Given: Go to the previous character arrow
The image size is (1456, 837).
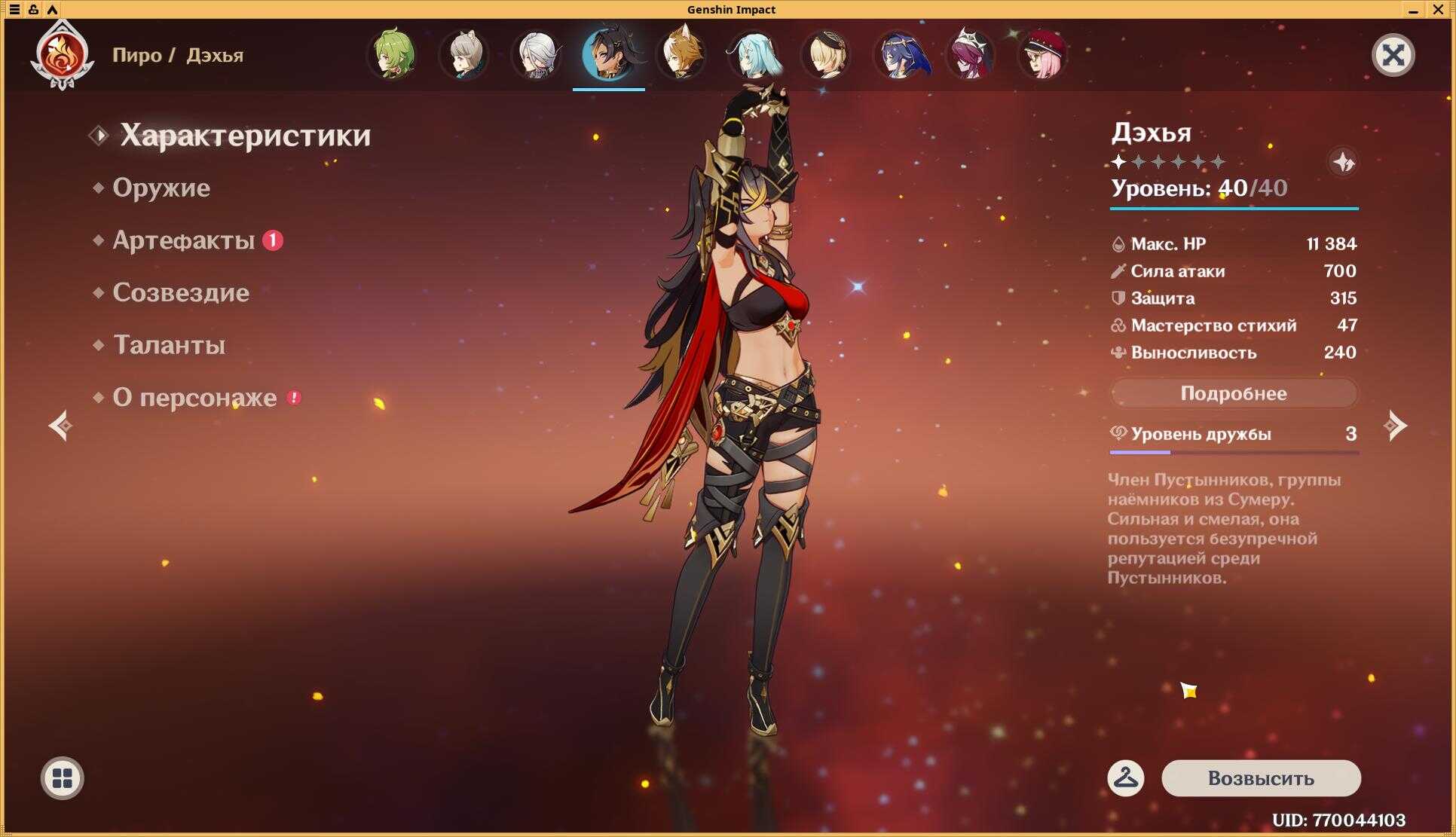Looking at the screenshot, I should coord(60,426).
